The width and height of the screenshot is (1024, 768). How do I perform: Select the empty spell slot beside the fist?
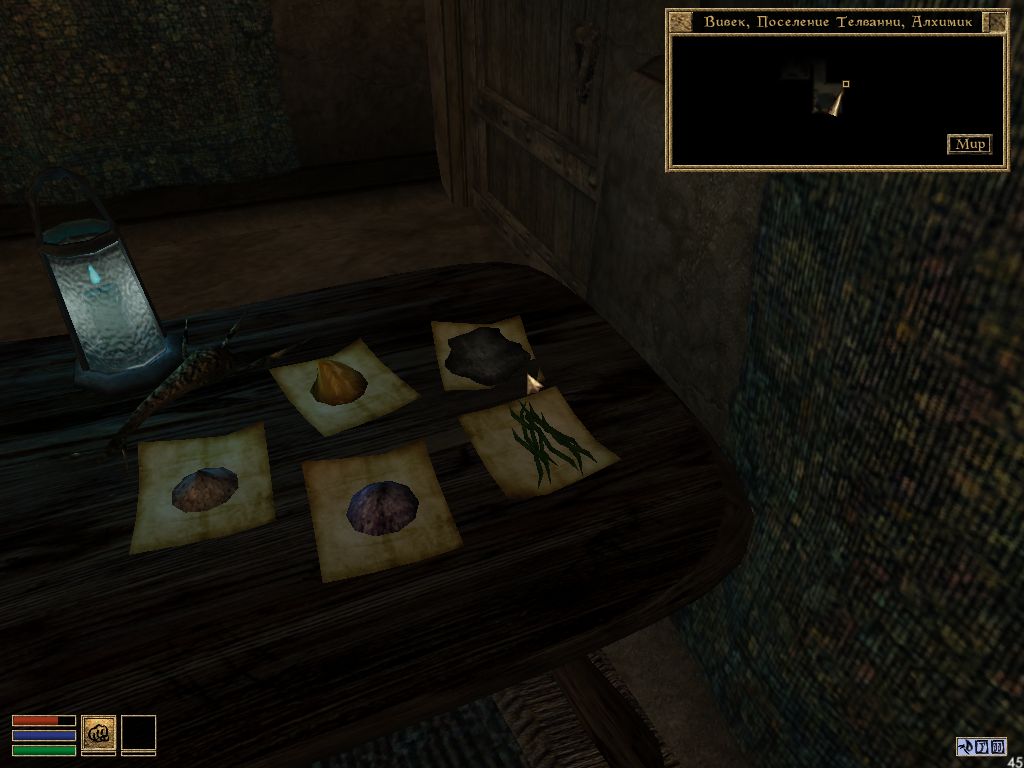pyautogui.click(x=138, y=733)
